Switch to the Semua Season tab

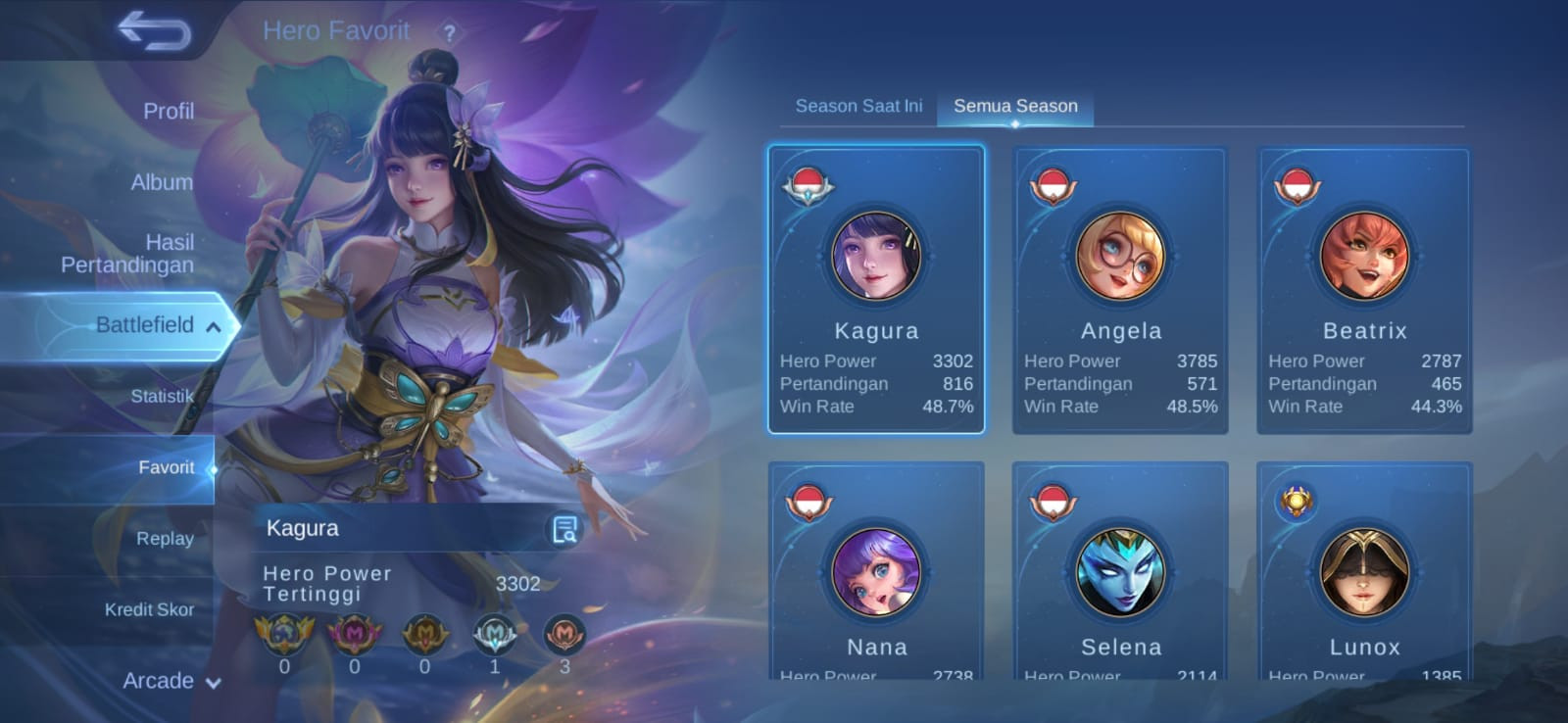point(1015,106)
